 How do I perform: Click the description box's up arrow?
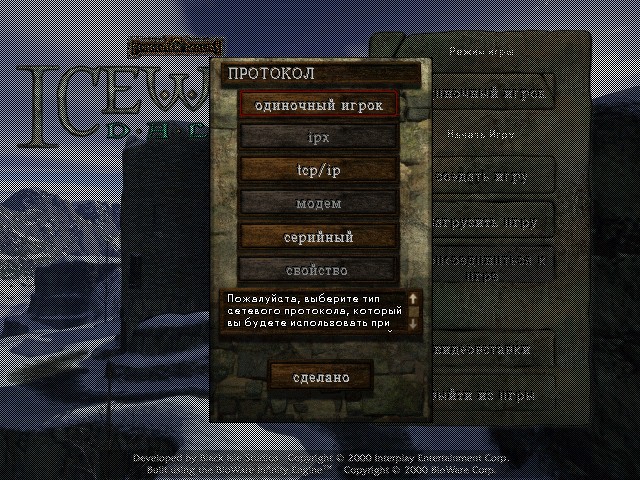click(413, 298)
